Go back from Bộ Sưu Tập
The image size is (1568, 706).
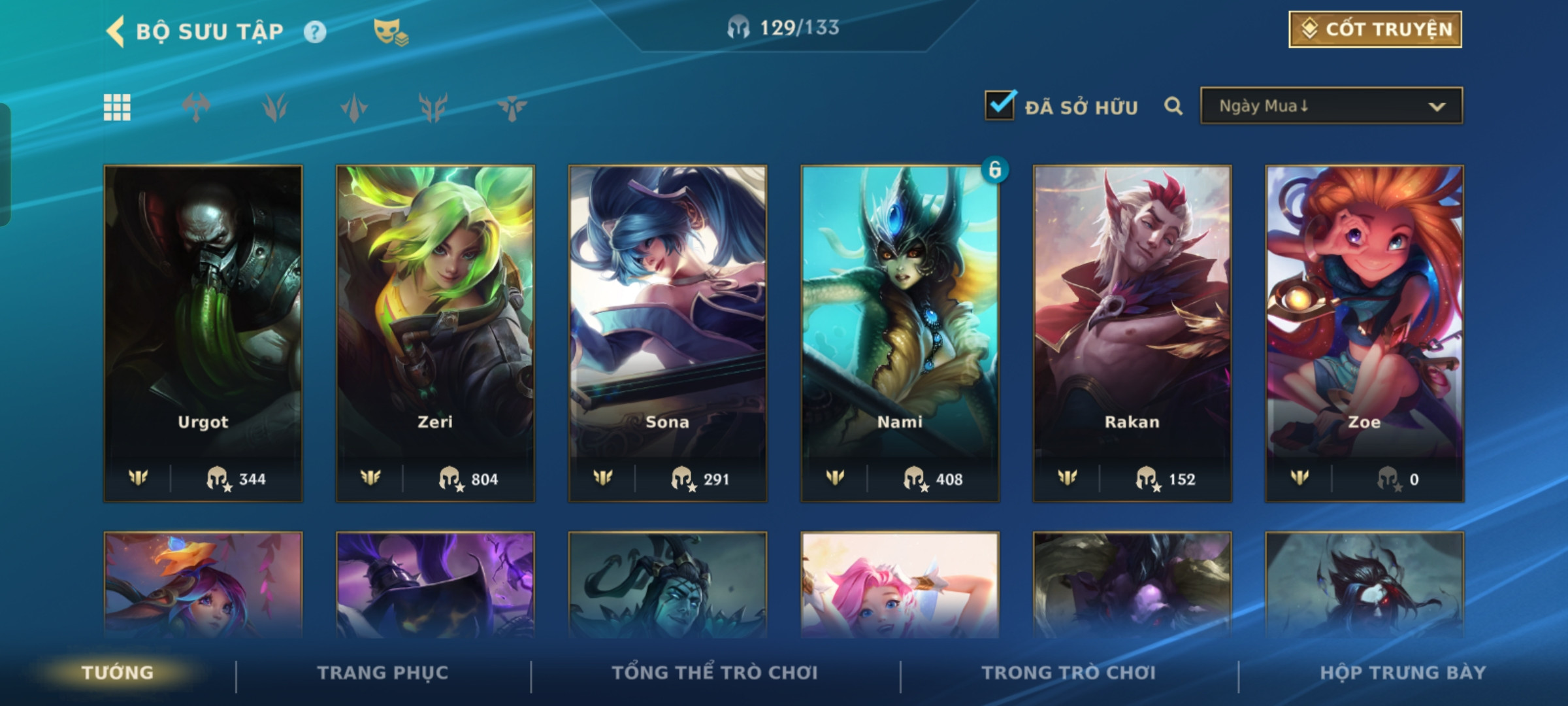click(116, 31)
